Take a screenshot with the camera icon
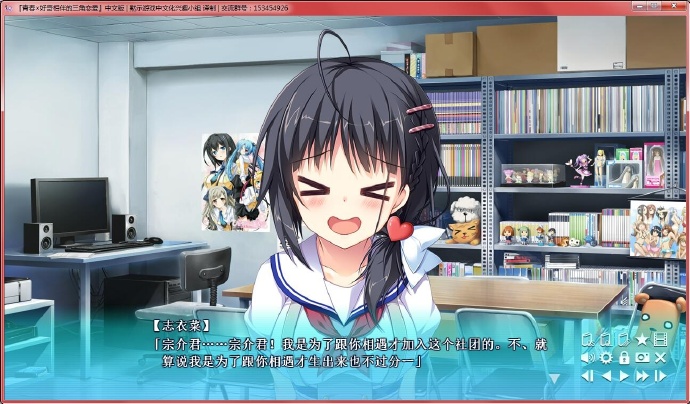The image size is (690, 404). (642, 358)
